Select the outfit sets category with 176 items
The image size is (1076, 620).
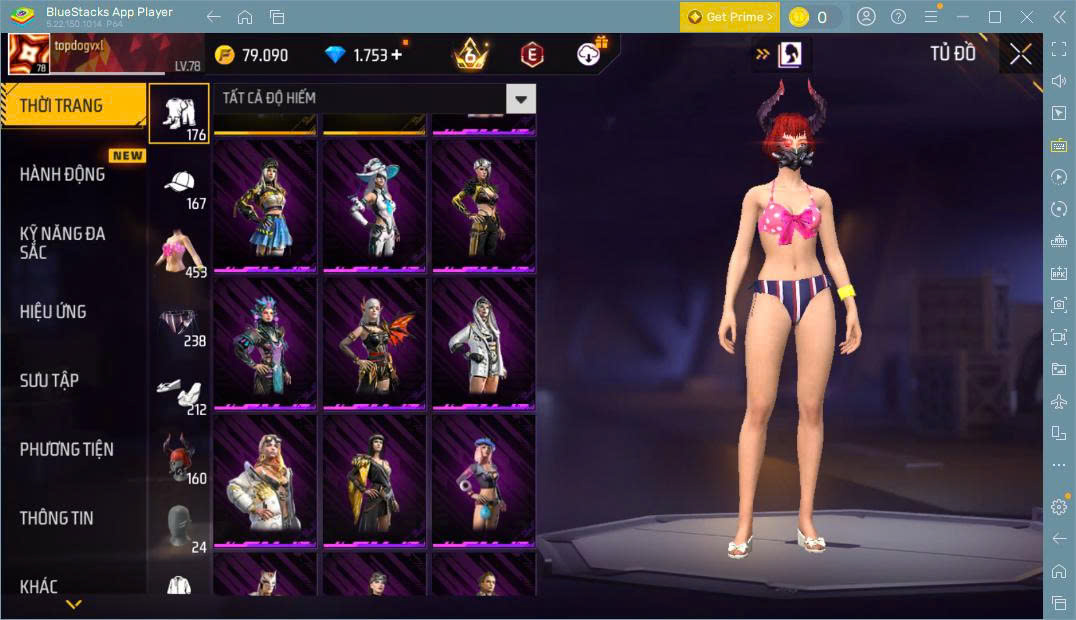(x=180, y=113)
